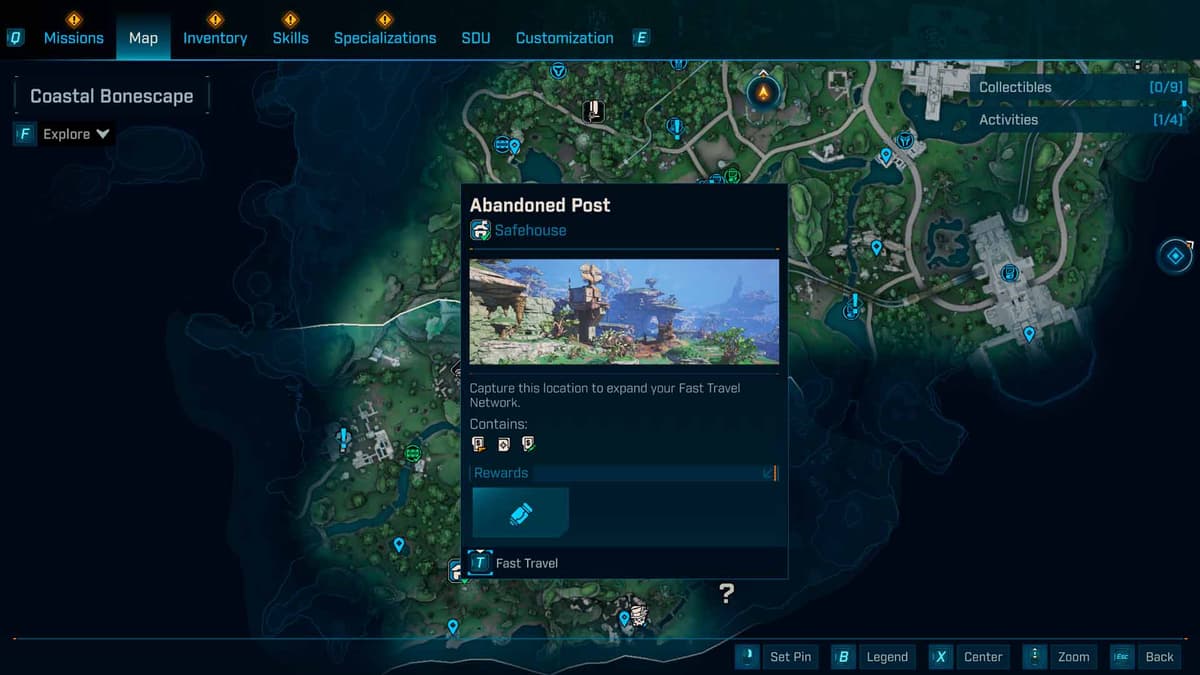Click the Set Pin button
This screenshot has height=675, width=1200.
778,657
